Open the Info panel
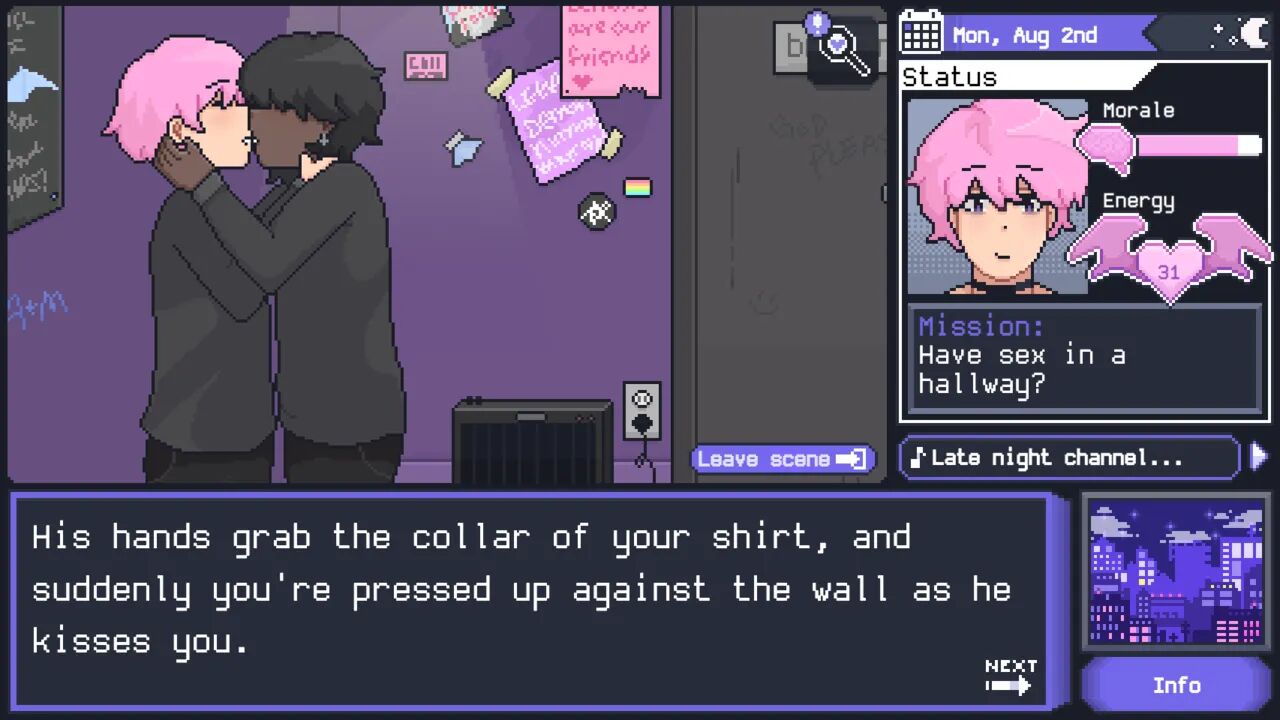Viewport: 1280px width, 720px height. pyautogui.click(x=1175, y=685)
